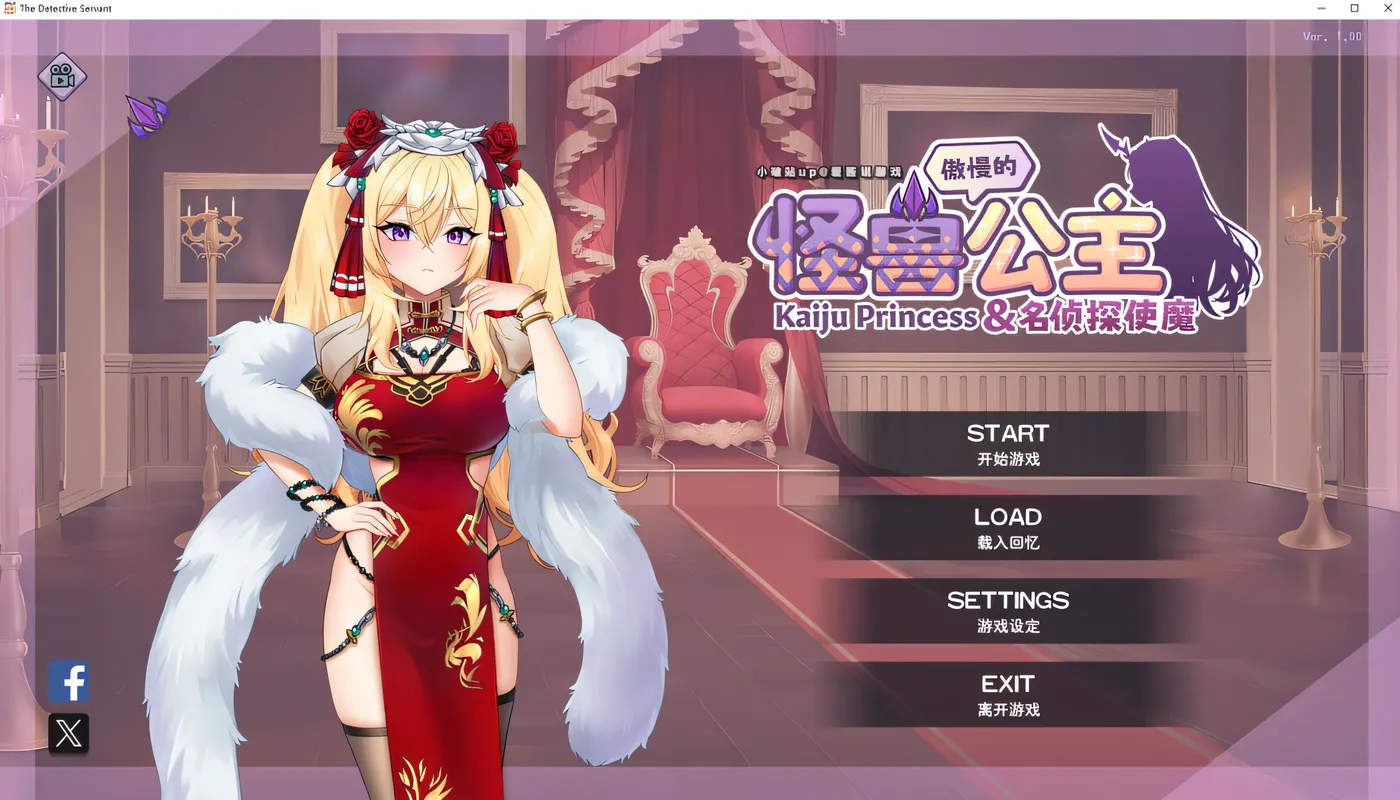The image size is (1400, 800).
Task: Select EXIT to quit the game
Action: click(x=1008, y=684)
